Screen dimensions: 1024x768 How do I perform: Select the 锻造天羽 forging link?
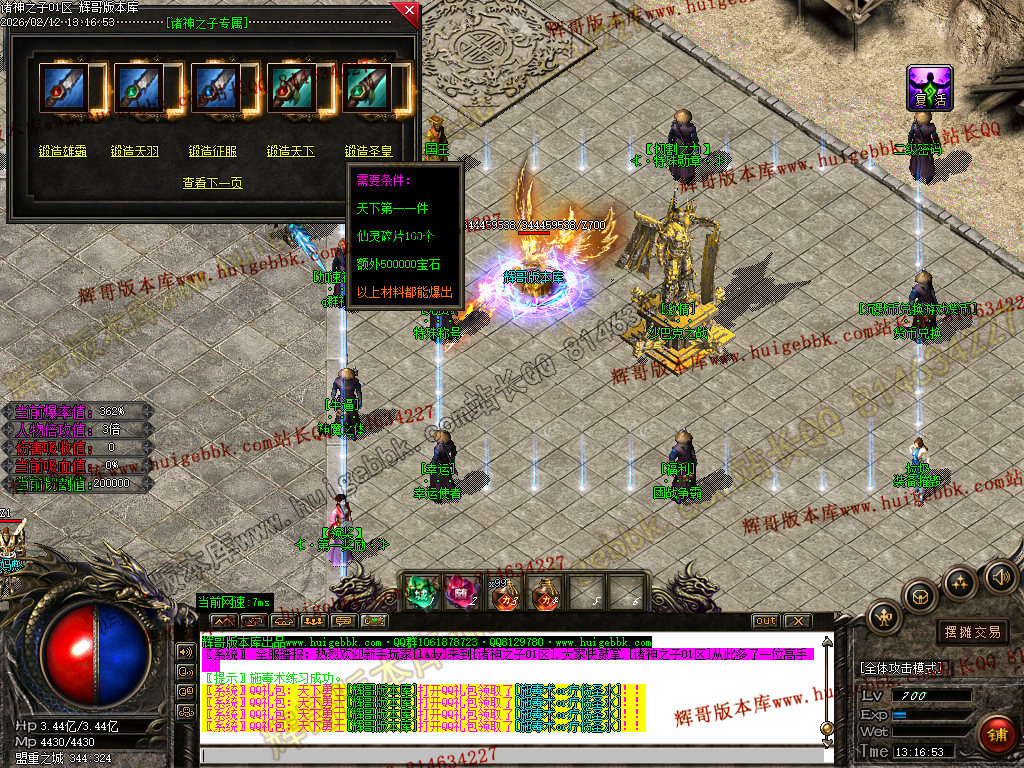tap(135, 151)
